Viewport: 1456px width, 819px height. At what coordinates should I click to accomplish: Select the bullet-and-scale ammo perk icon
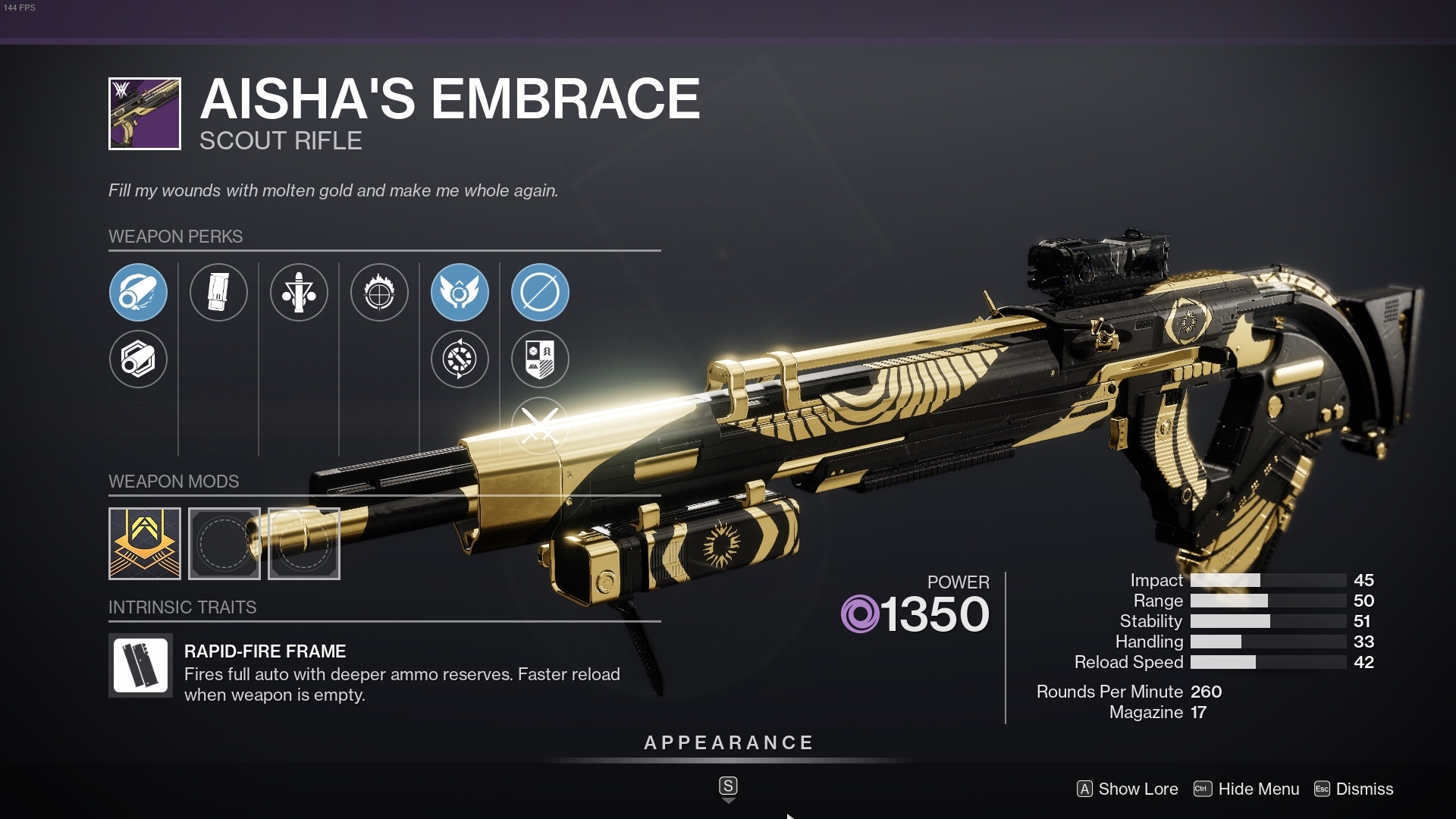299,292
